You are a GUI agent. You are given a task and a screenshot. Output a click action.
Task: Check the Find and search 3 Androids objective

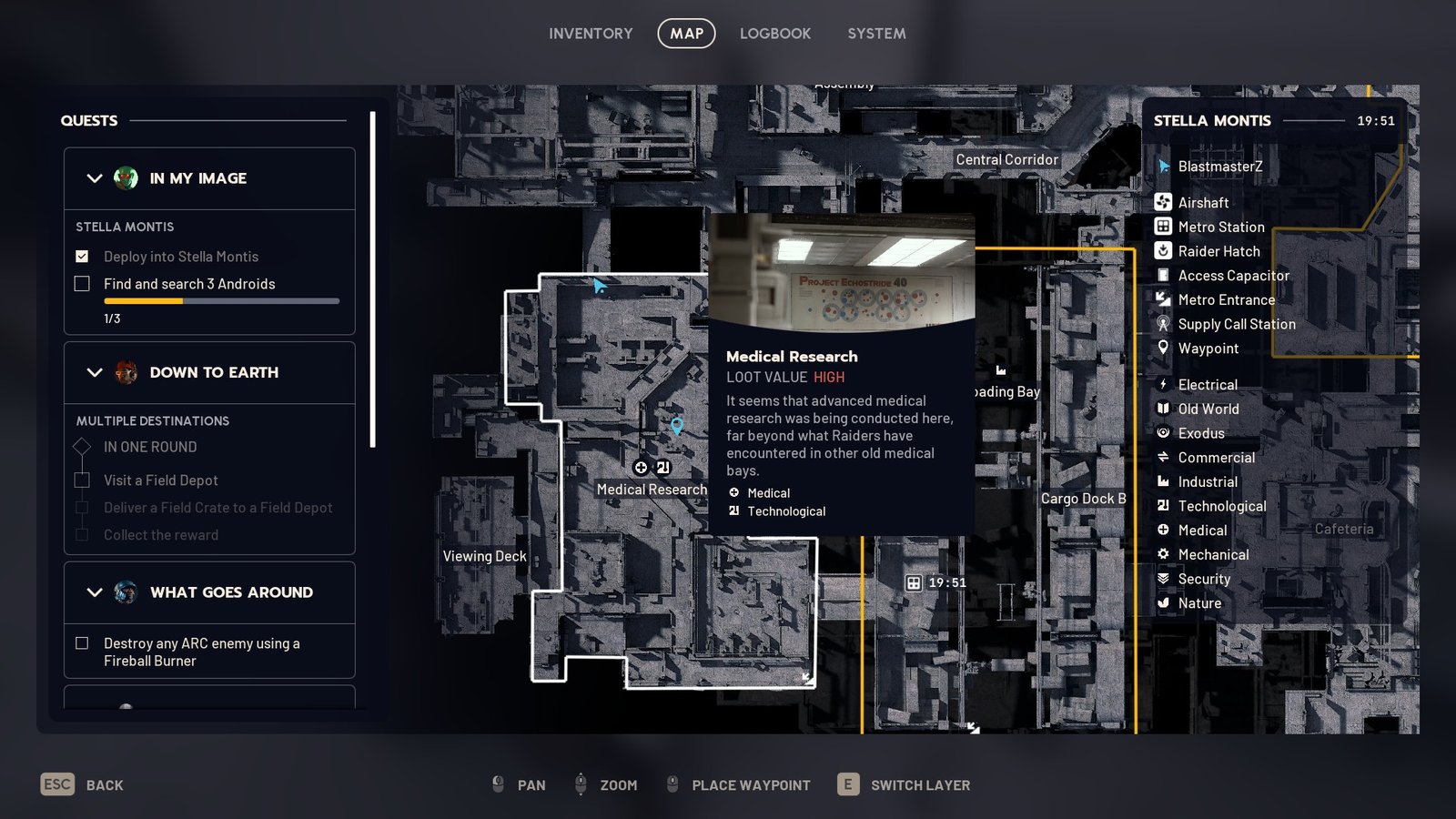click(x=80, y=284)
